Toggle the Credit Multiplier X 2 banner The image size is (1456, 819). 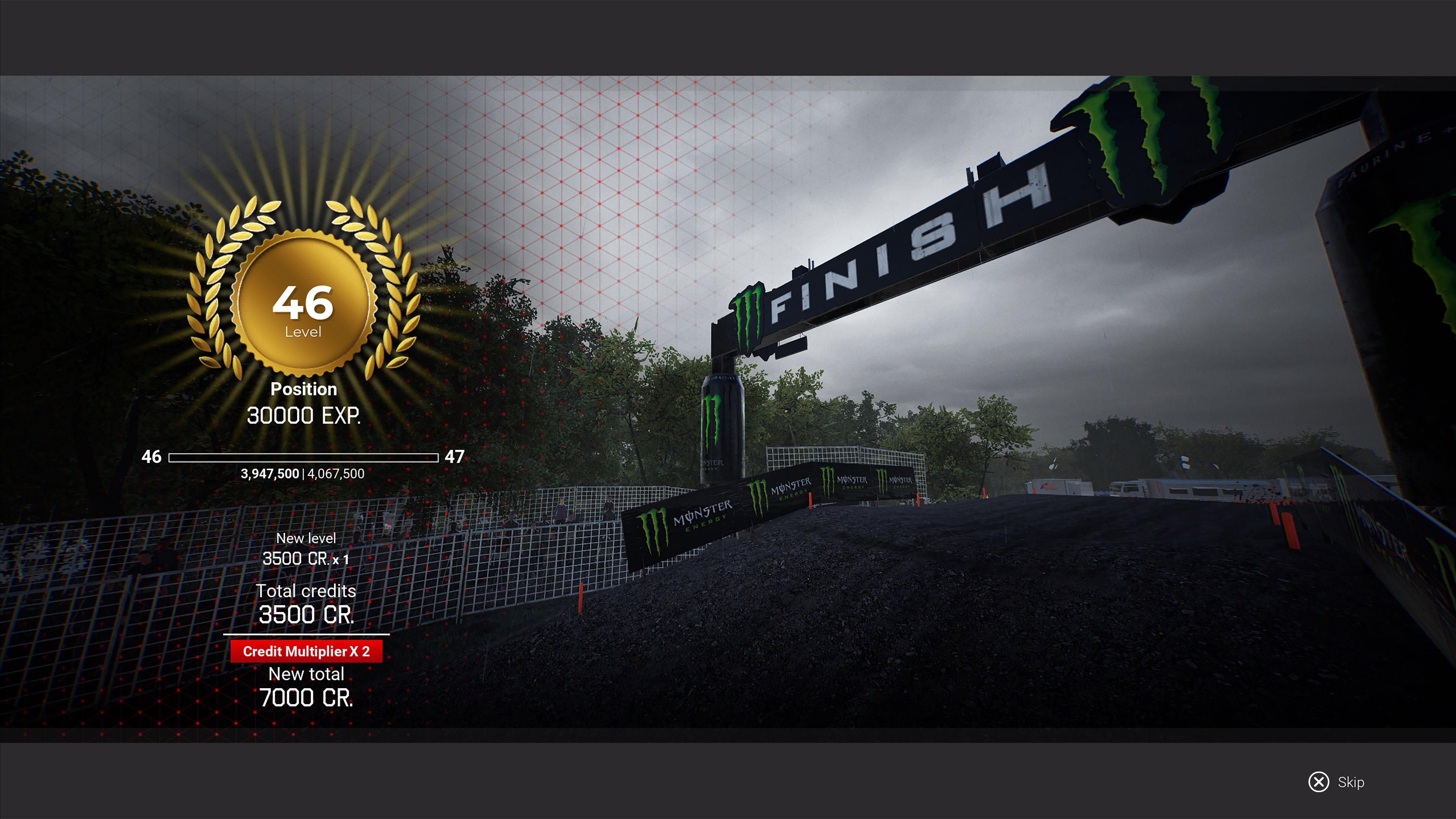click(308, 651)
